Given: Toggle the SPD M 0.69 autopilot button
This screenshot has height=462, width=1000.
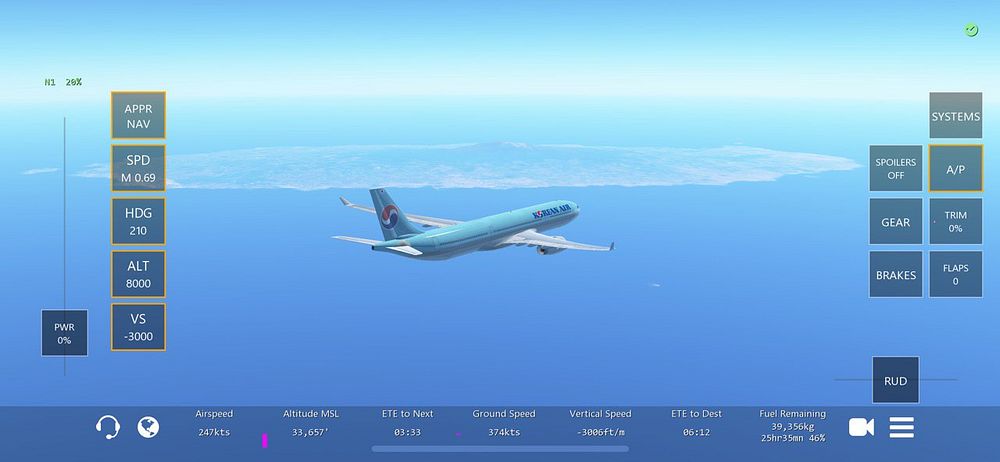Looking at the screenshot, I should (x=138, y=168).
